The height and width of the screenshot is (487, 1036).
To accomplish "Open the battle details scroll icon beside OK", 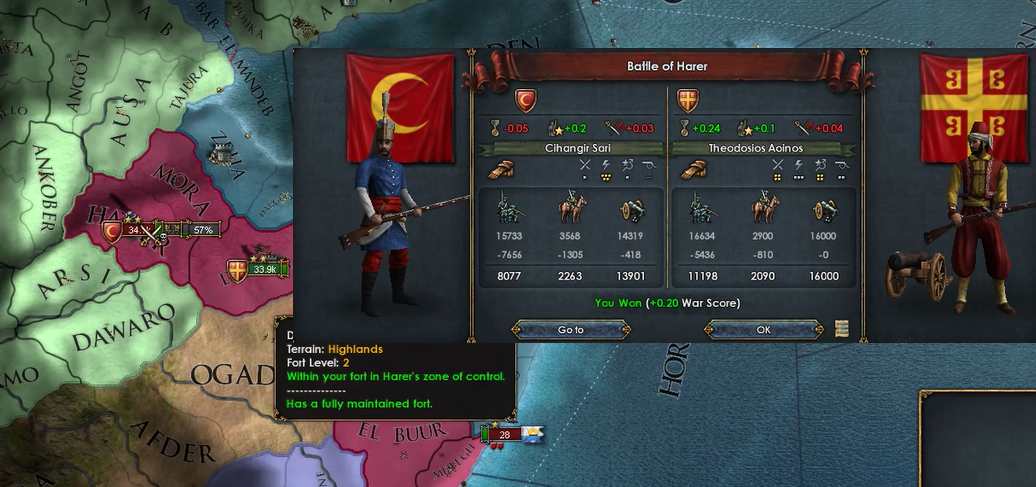I will (x=842, y=329).
